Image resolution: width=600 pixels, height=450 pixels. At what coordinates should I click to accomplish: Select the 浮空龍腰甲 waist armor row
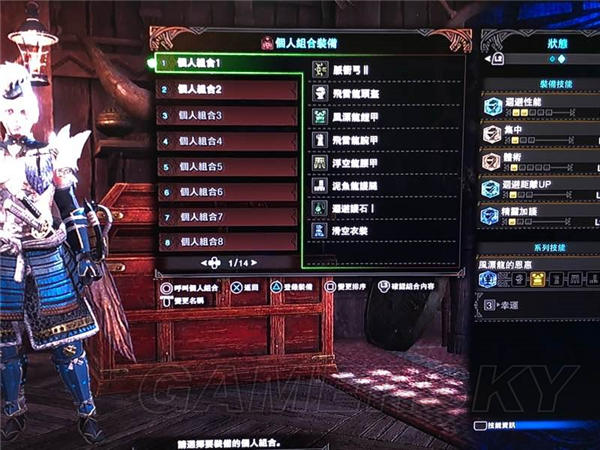(x=362, y=162)
